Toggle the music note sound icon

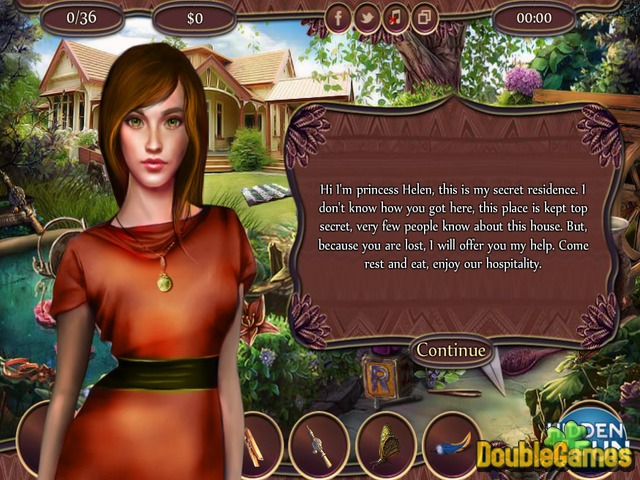click(396, 18)
